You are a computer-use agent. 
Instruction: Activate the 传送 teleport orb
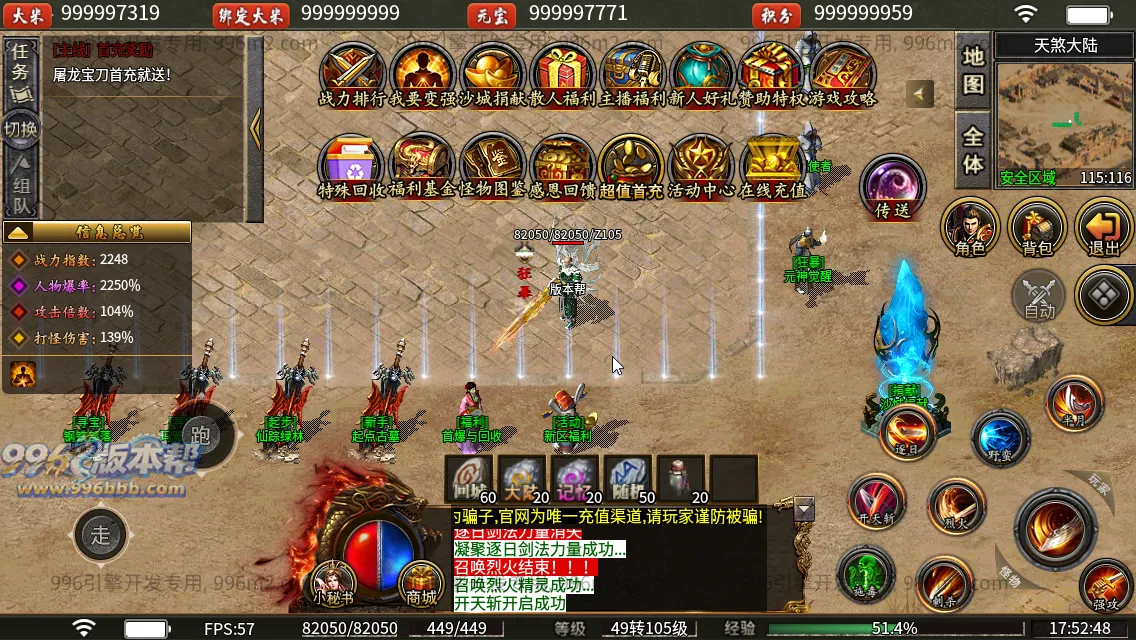click(892, 185)
